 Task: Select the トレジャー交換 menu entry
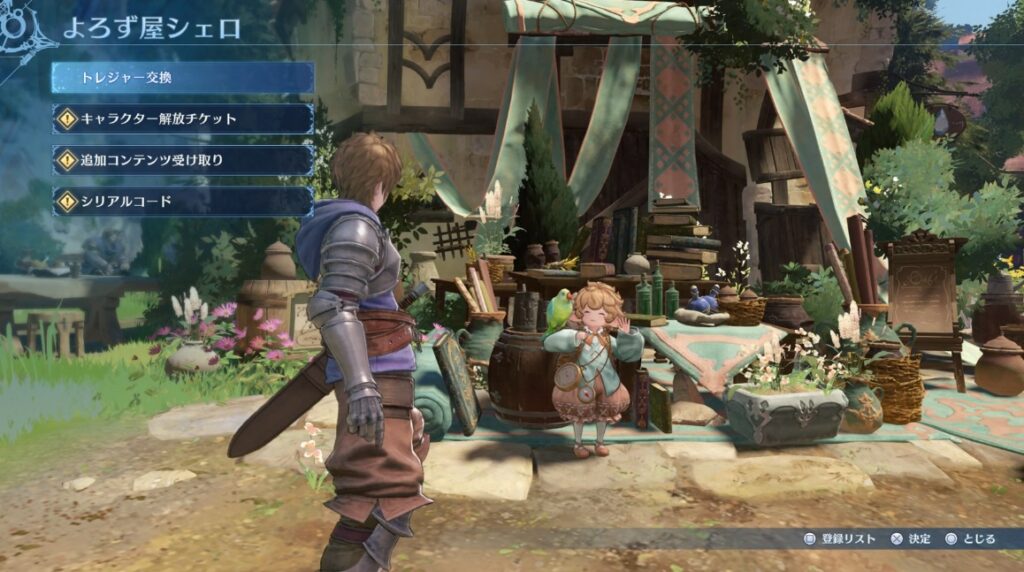183,78
